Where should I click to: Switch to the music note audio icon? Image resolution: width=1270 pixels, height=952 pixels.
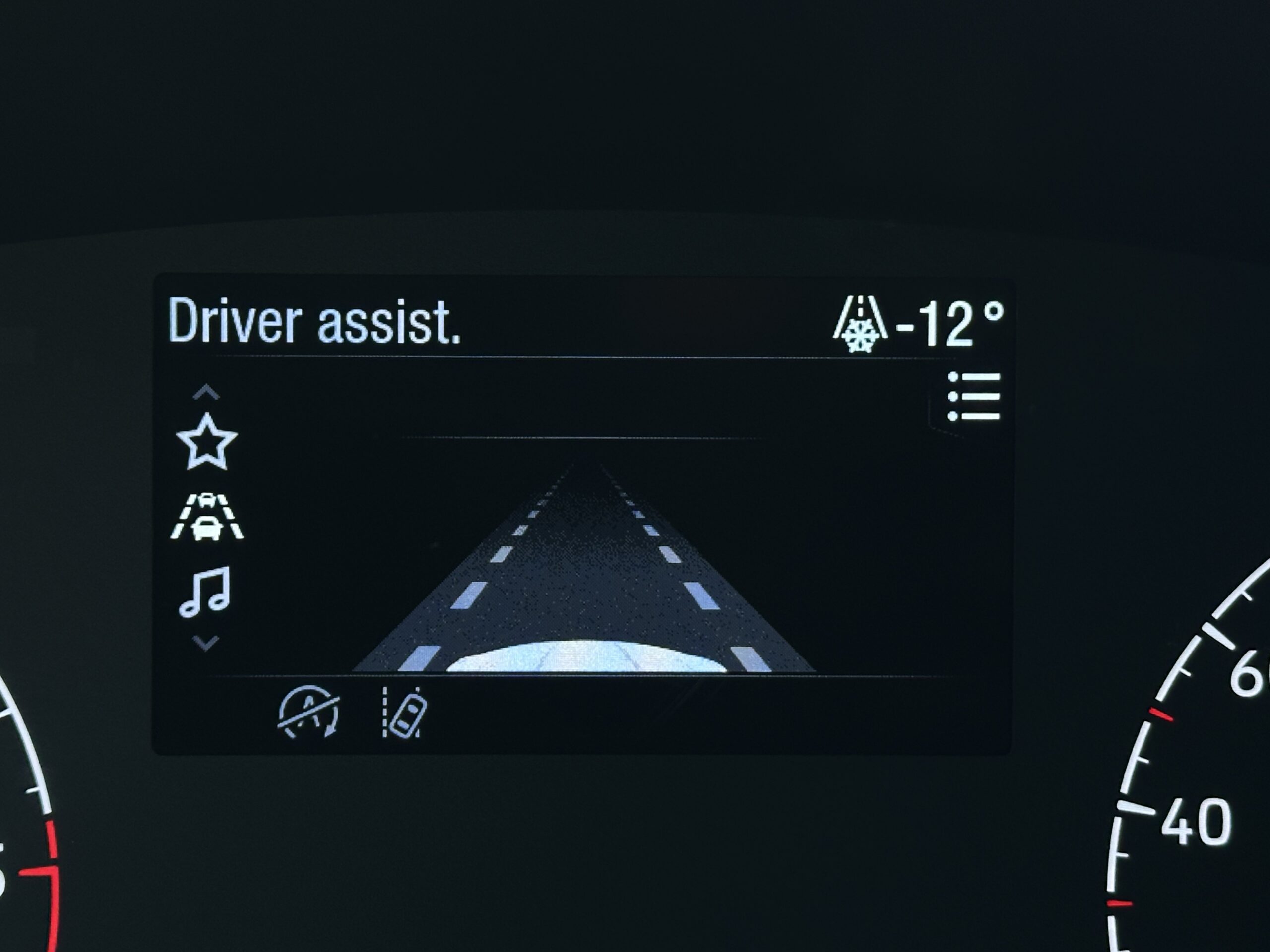click(205, 592)
